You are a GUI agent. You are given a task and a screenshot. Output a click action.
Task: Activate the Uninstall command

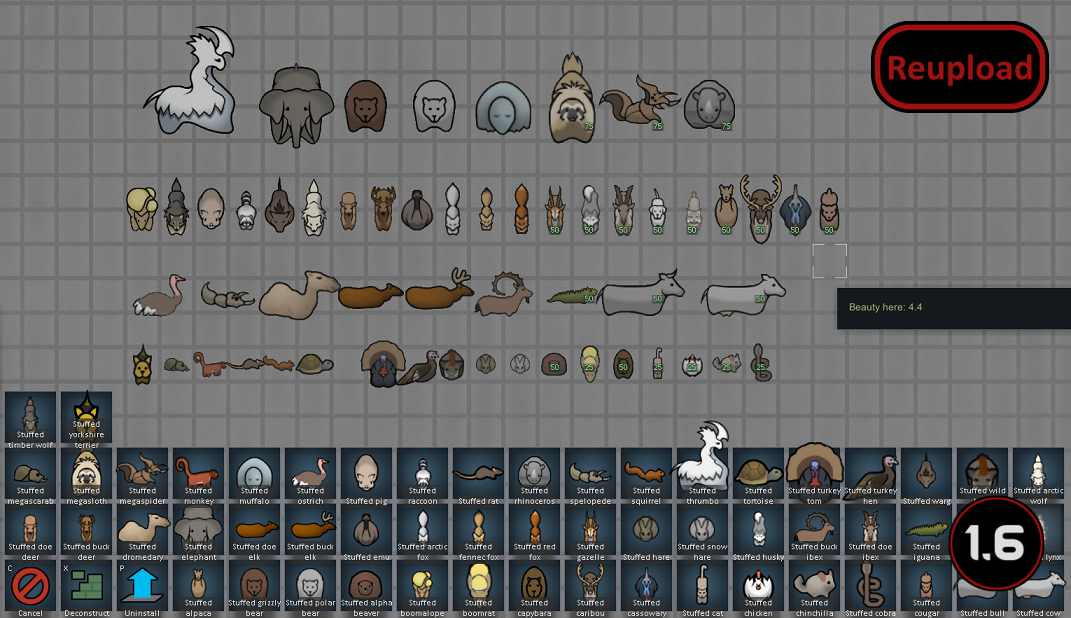(x=142, y=587)
